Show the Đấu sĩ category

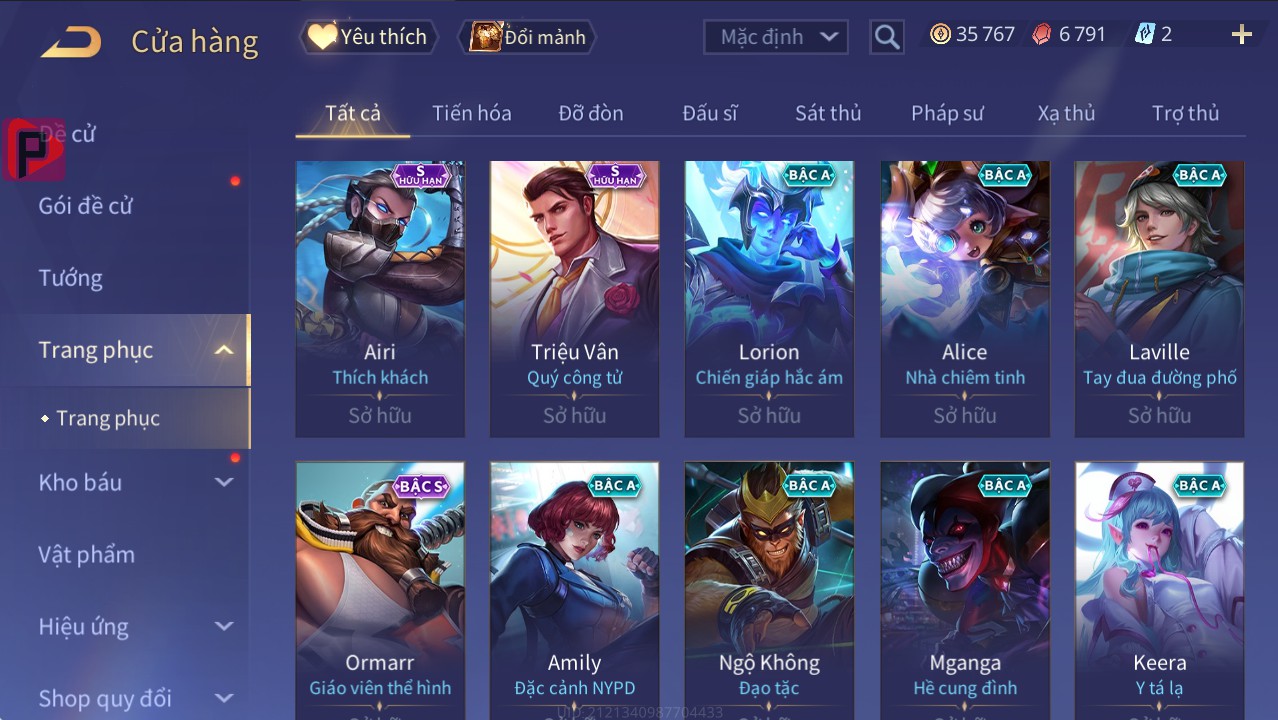tap(709, 113)
